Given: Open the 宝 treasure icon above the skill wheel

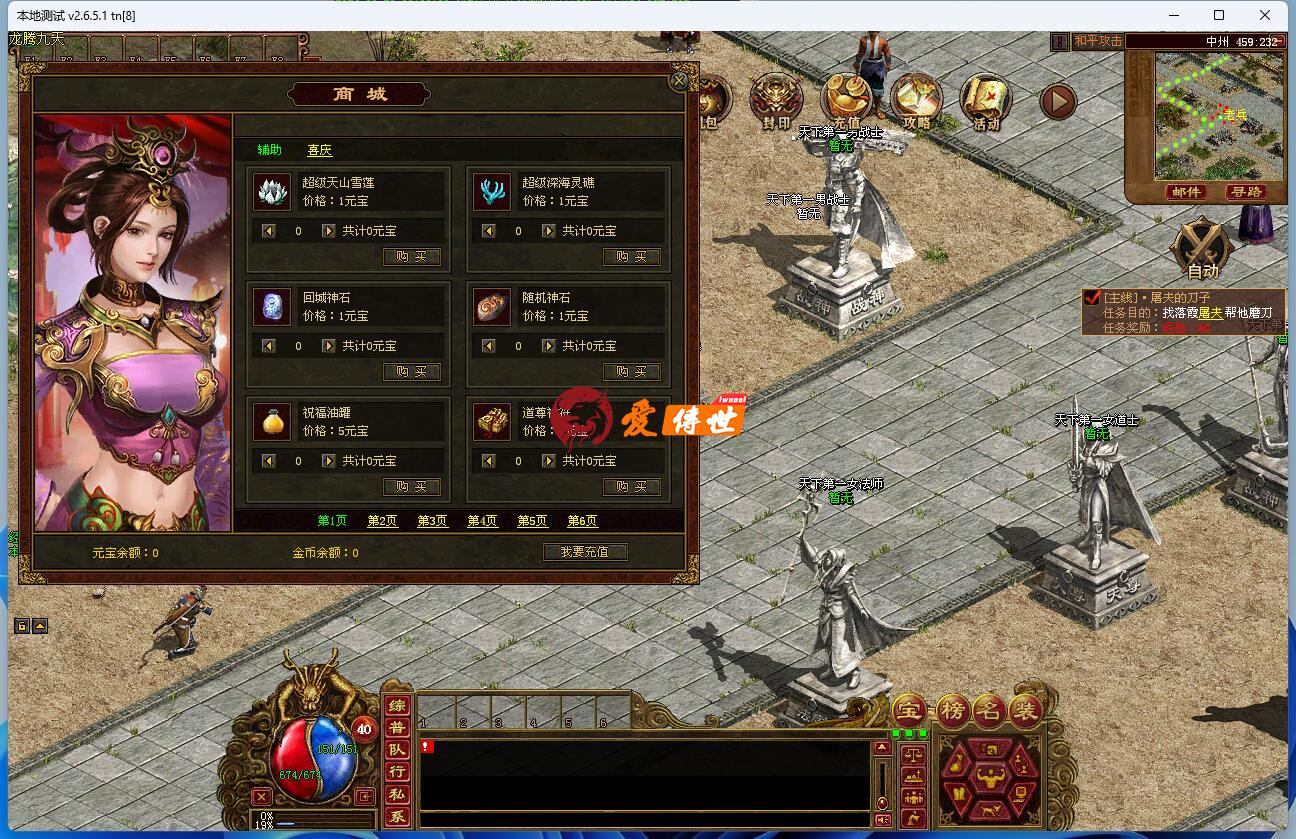Looking at the screenshot, I should point(910,707).
